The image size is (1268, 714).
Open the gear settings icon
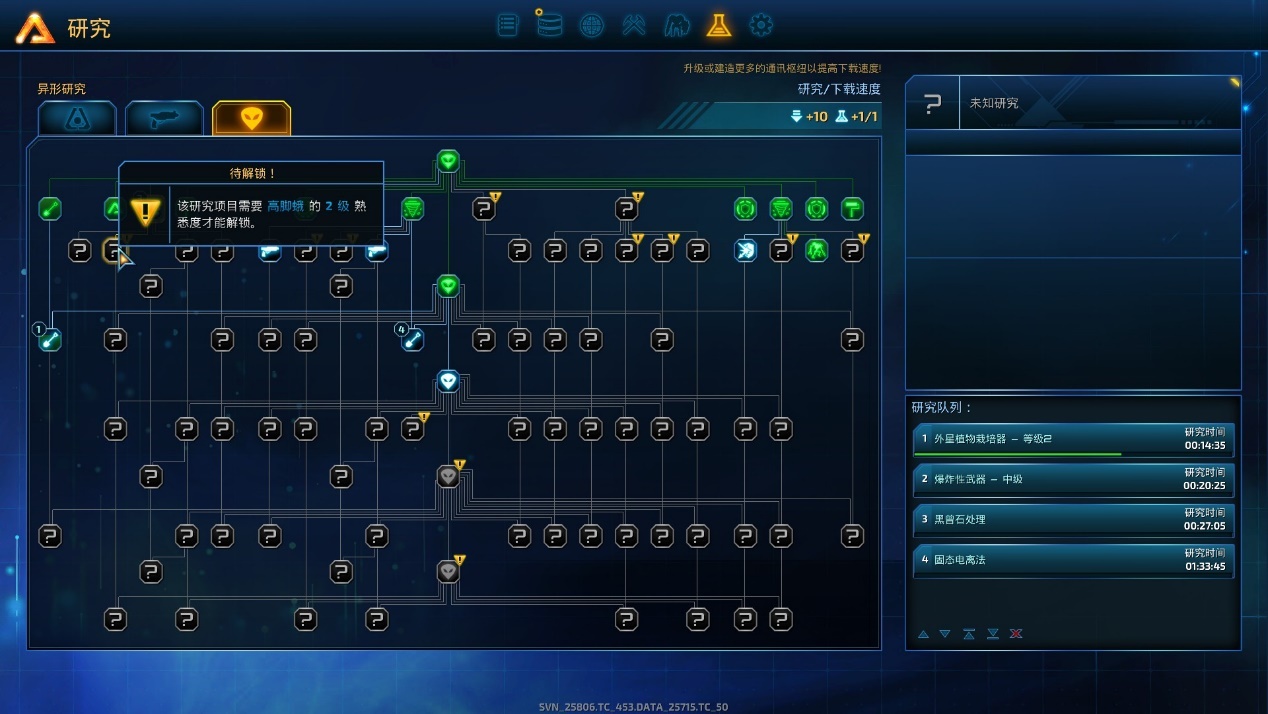tap(761, 25)
